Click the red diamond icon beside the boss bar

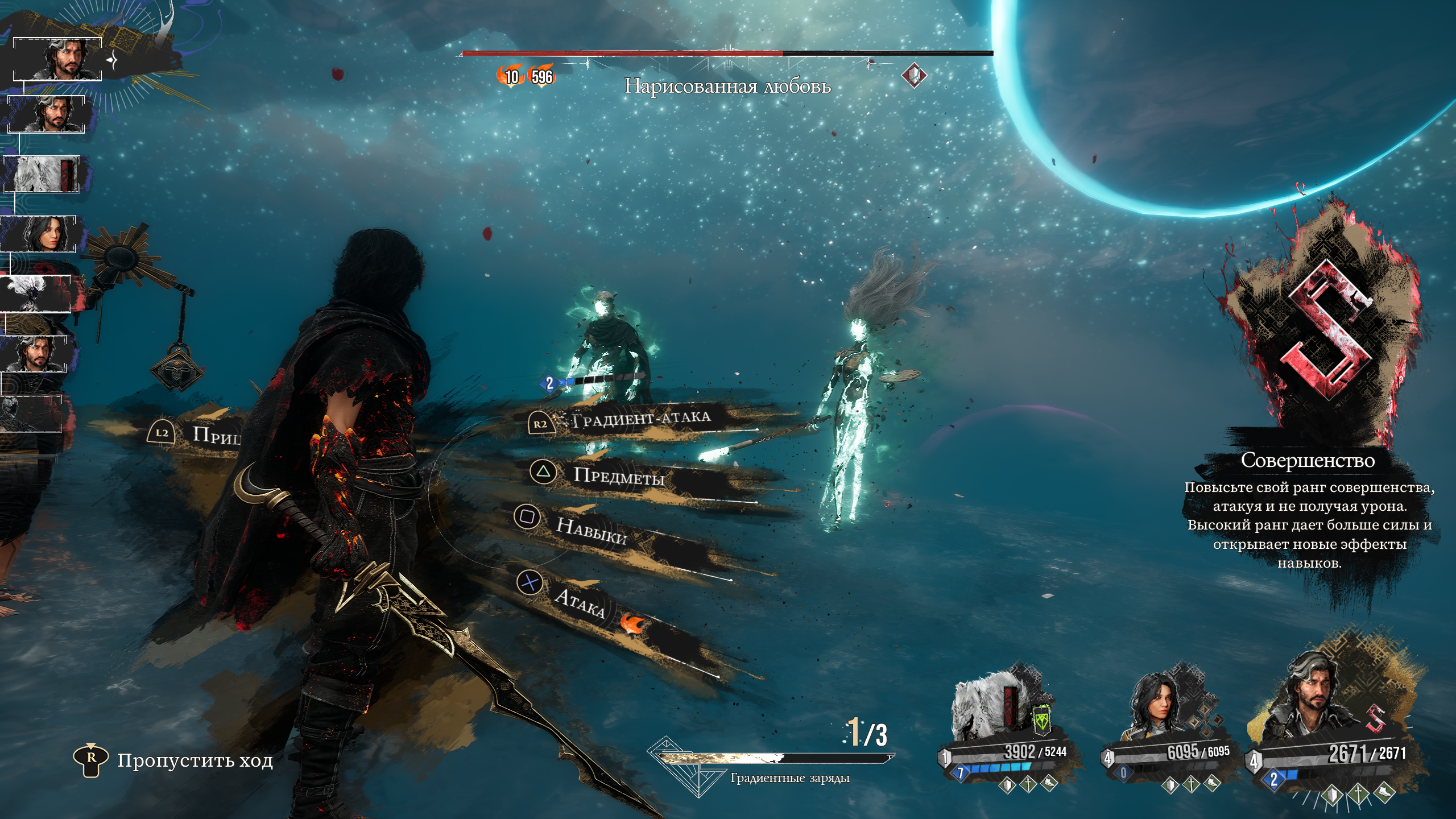pos(913,76)
